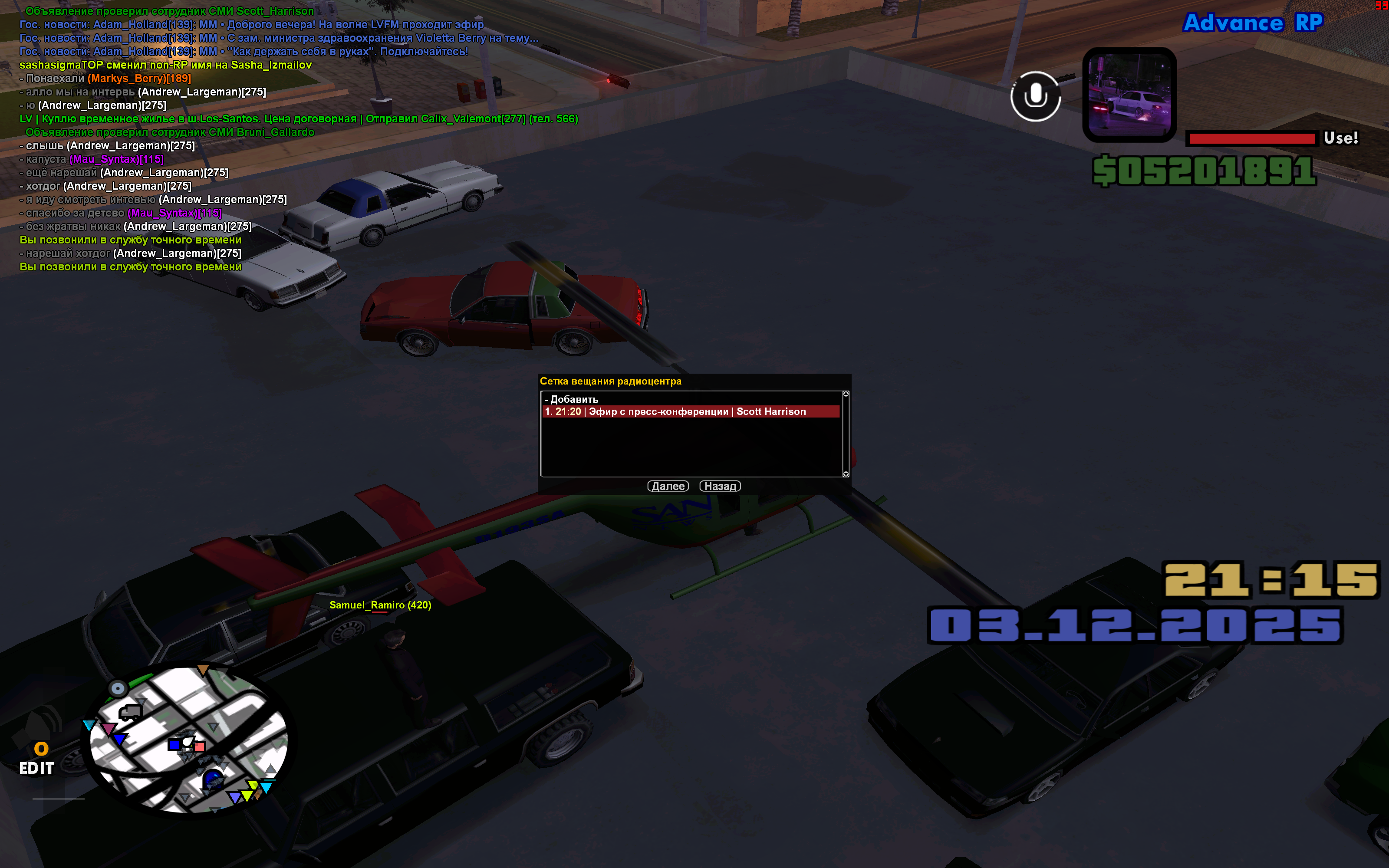The image size is (1389, 868).
Task: Click the Далее button
Action: coord(668,486)
